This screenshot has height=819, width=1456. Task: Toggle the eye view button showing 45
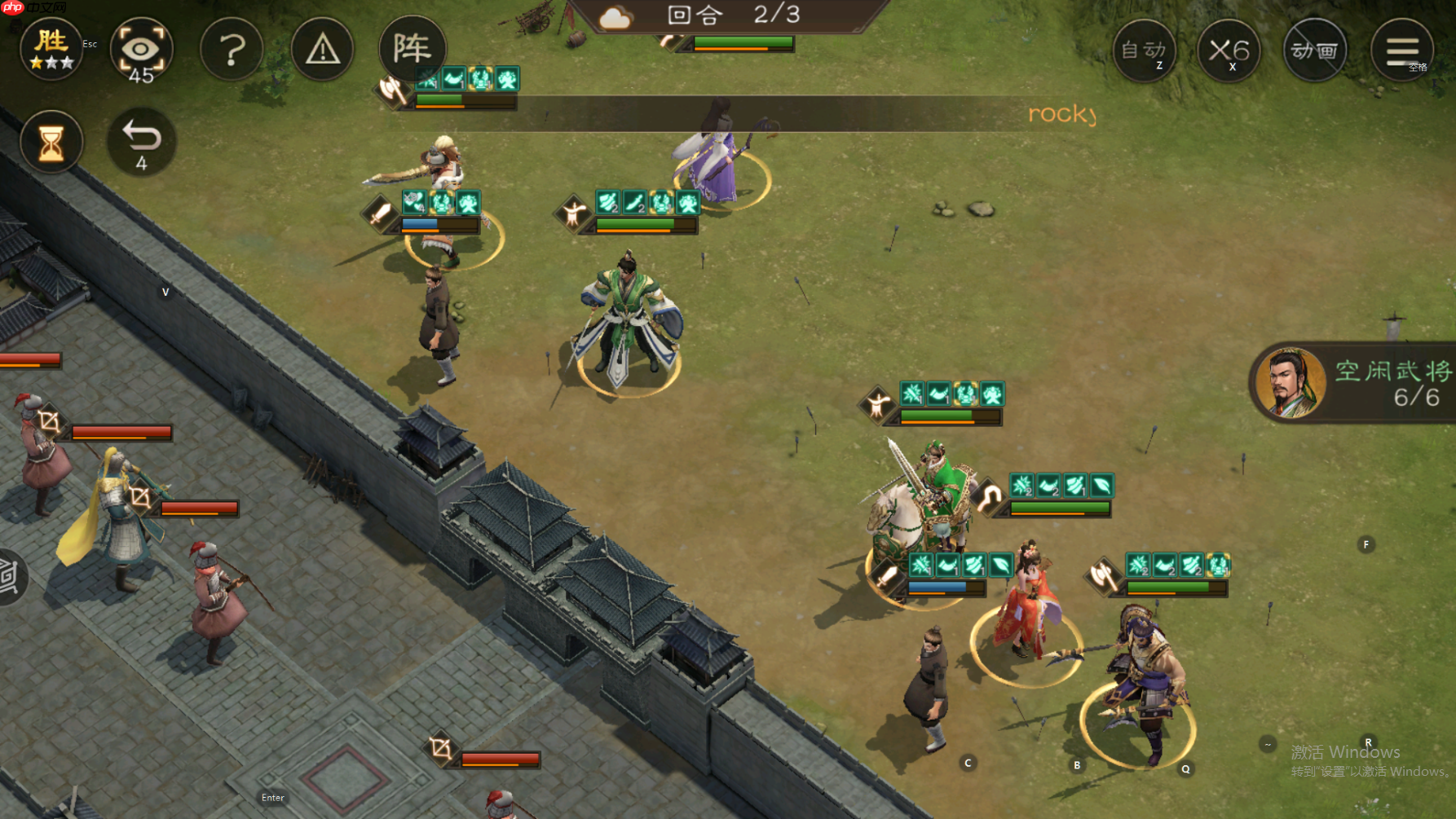pyautogui.click(x=141, y=50)
